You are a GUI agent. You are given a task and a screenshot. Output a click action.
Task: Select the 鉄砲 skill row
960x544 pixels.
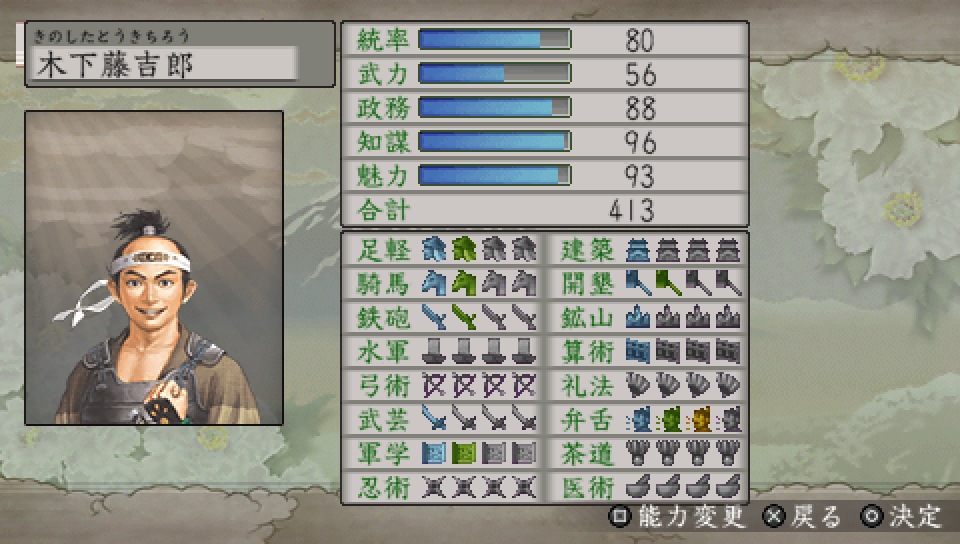coord(442,316)
